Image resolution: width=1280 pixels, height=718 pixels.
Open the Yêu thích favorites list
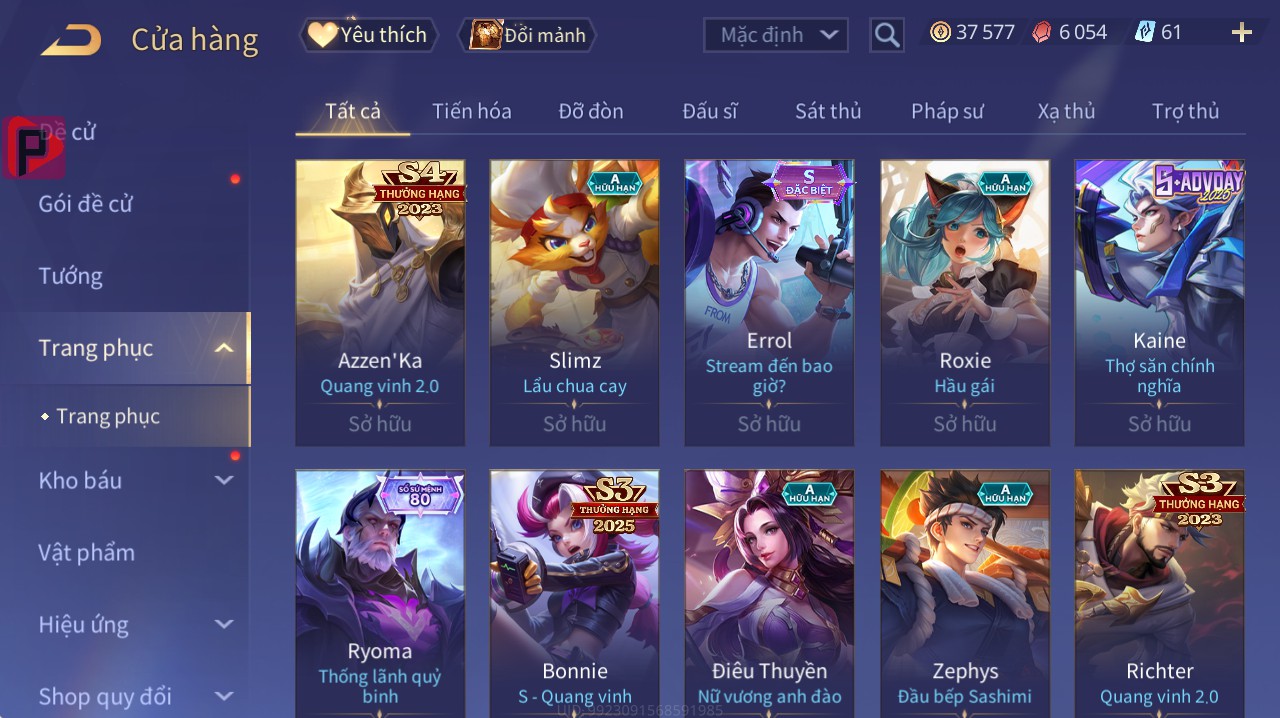click(368, 35)
